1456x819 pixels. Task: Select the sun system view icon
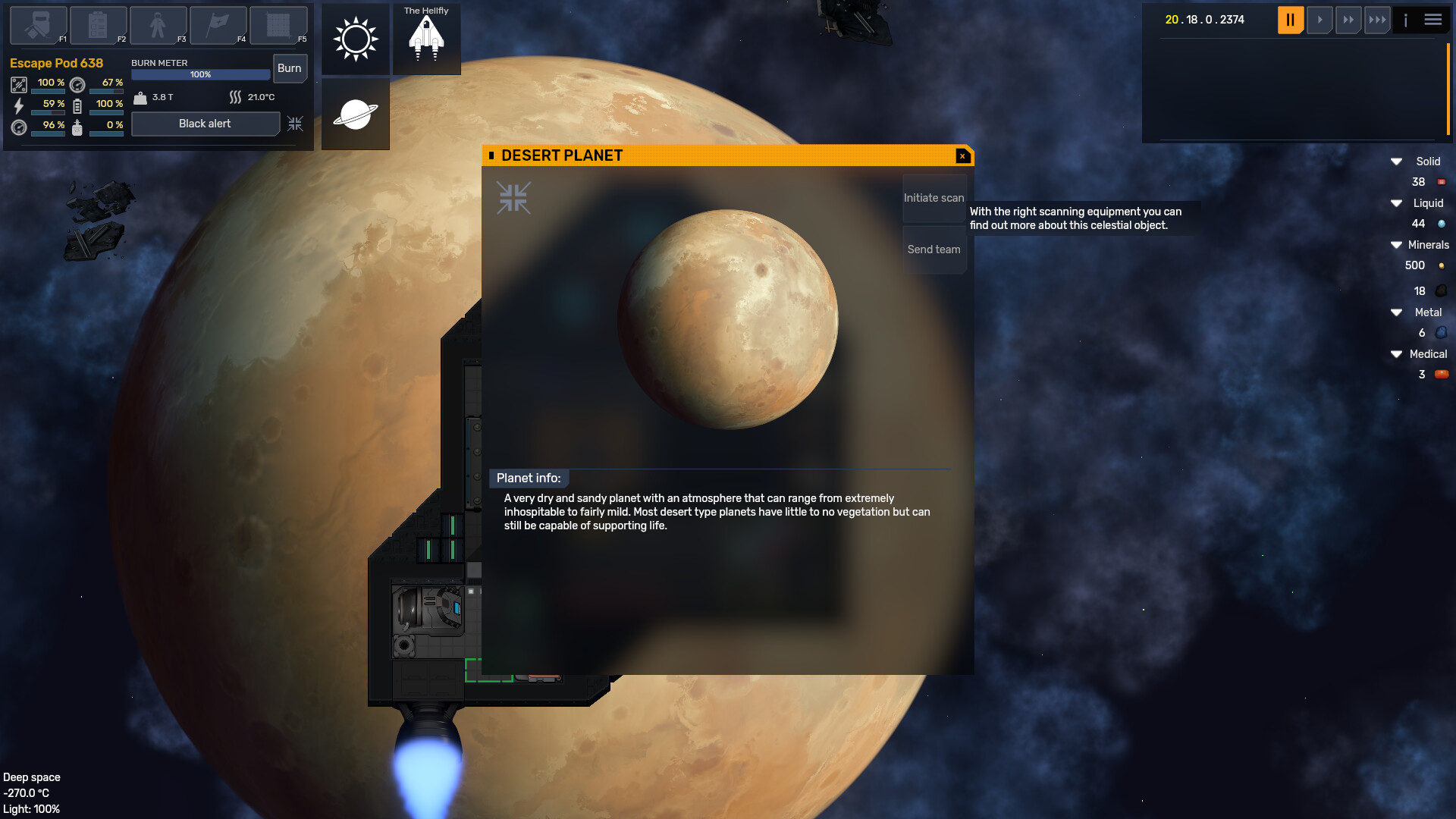point(355,38)
